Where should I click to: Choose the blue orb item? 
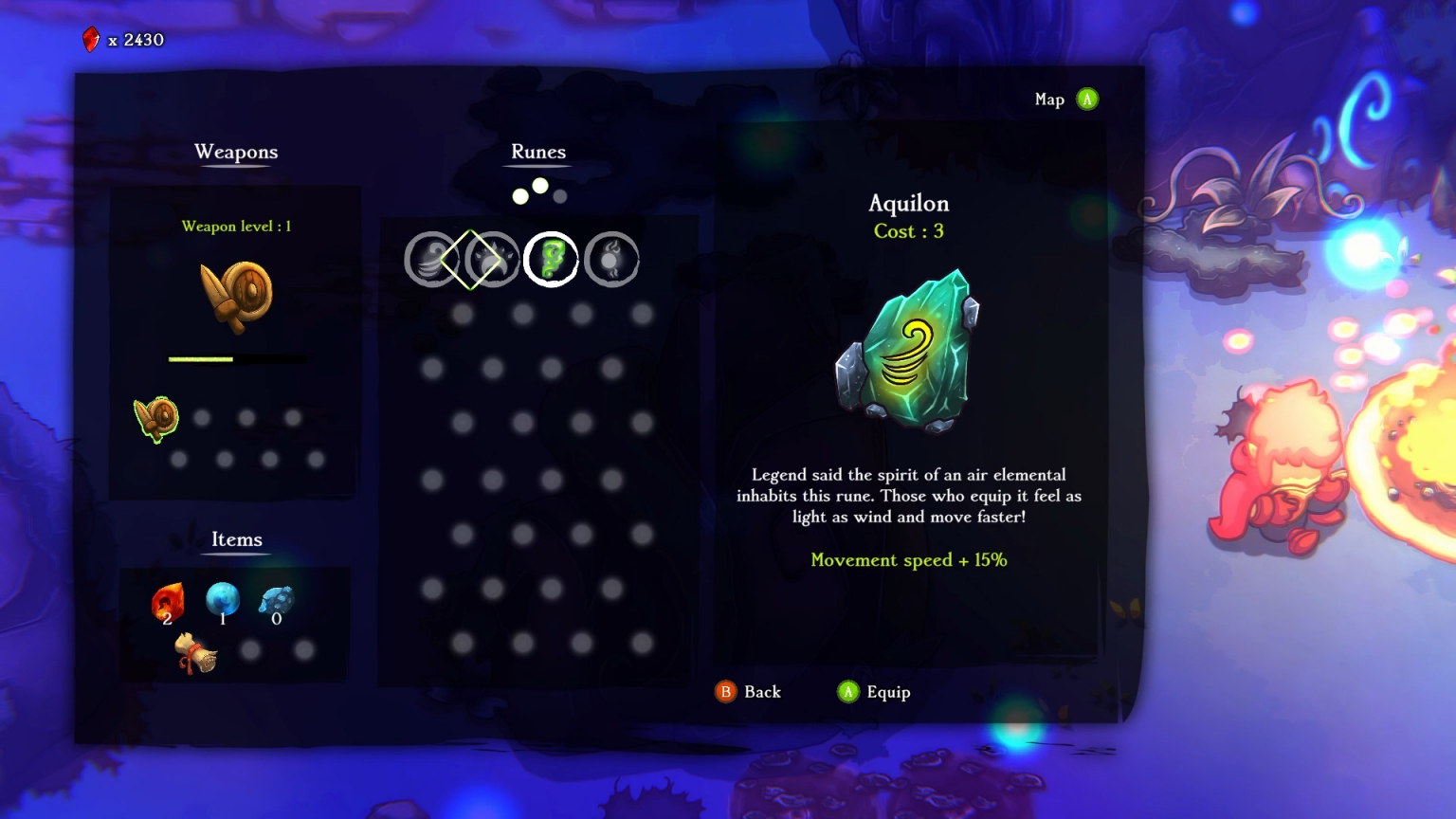(223, 600)
